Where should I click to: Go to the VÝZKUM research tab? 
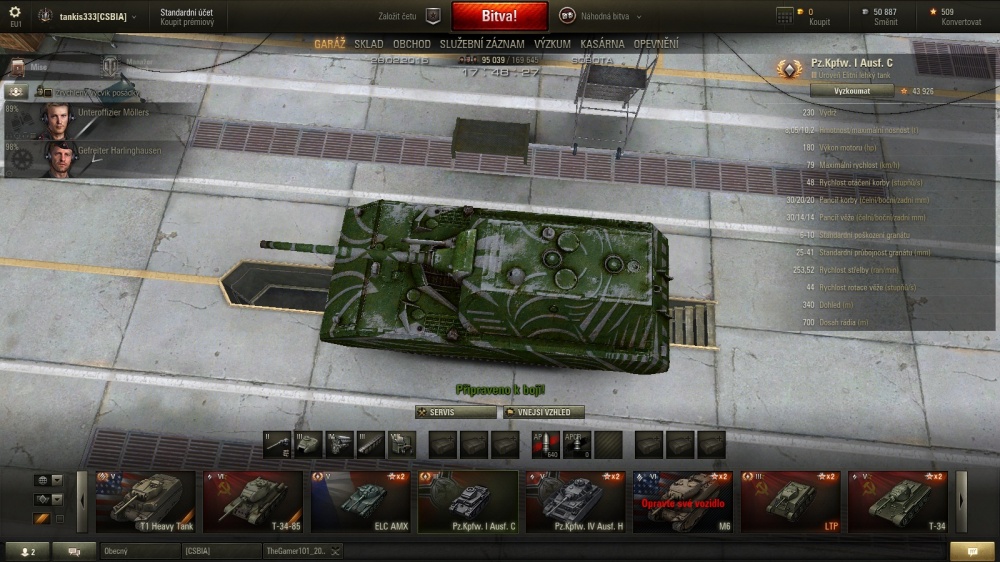point(552,44)
